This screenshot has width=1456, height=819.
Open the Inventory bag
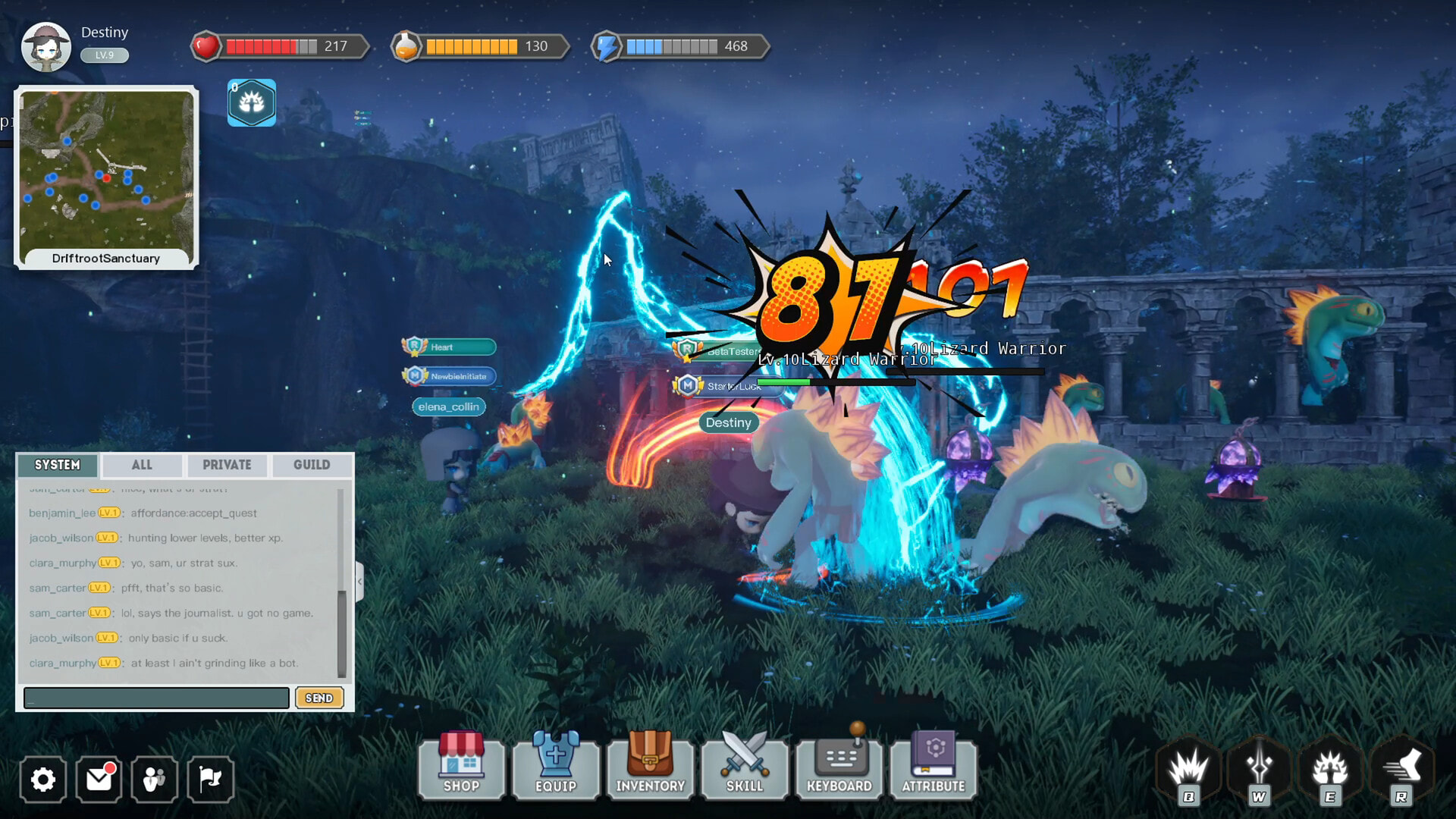point(650,767)
